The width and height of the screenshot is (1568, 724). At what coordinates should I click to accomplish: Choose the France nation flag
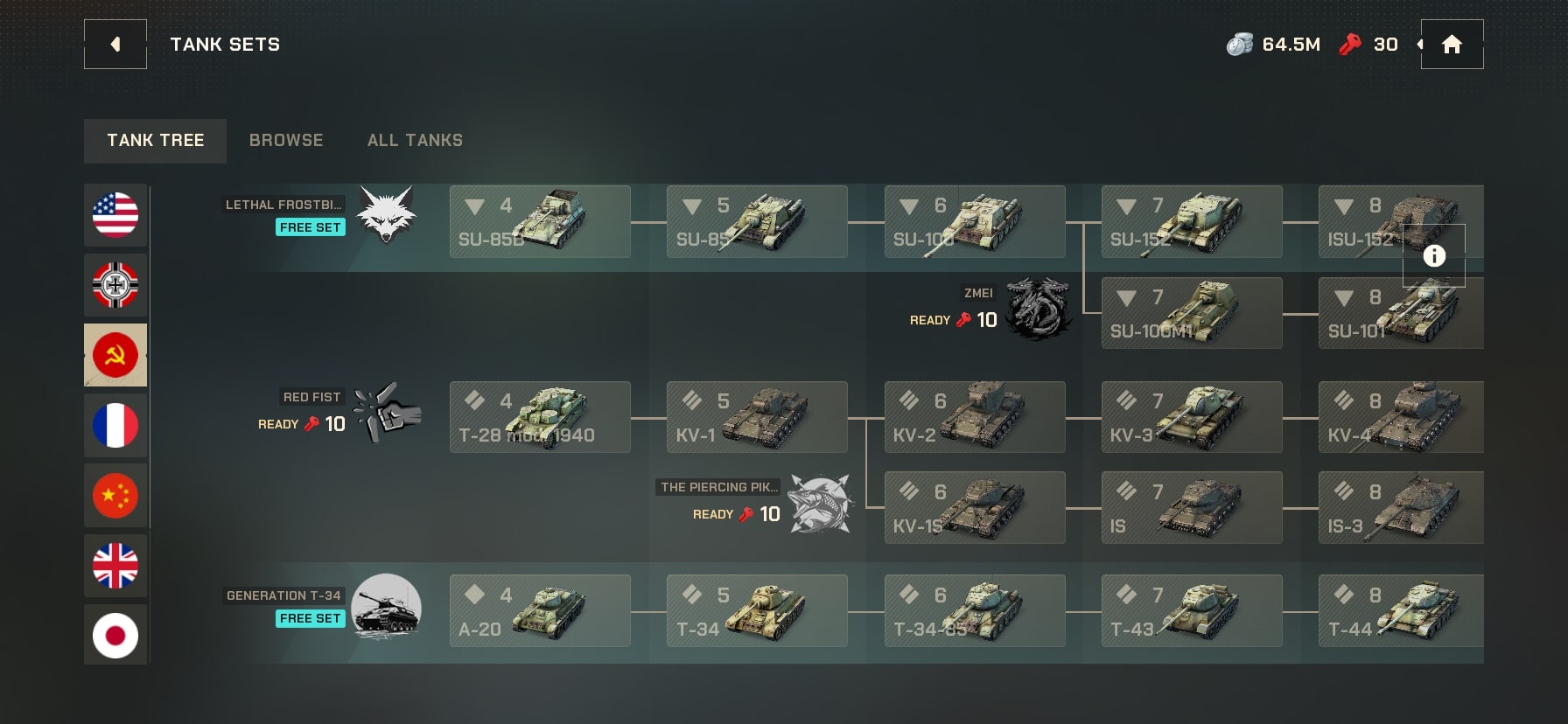click(x=115, y=425)
